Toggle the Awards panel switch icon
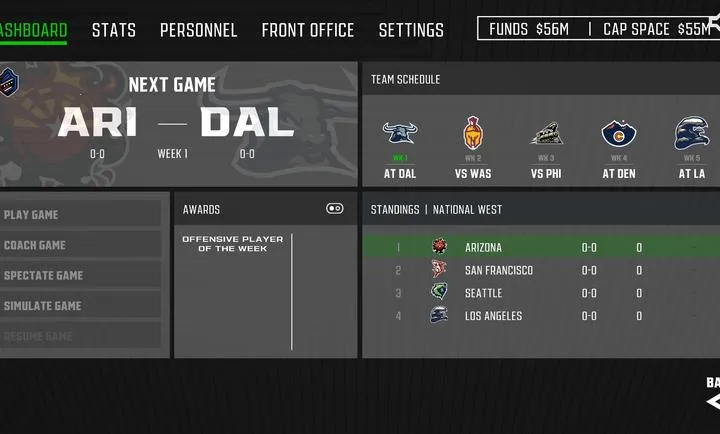Viewport: 720px width, 434px height. point(335,209)
